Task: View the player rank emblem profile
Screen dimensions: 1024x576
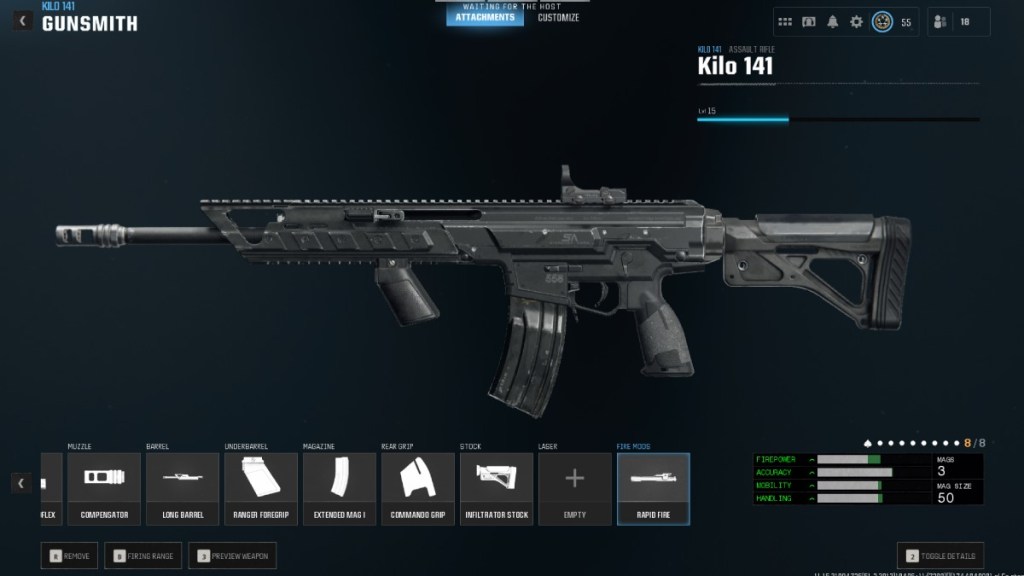Action: [x=882, y=22]
